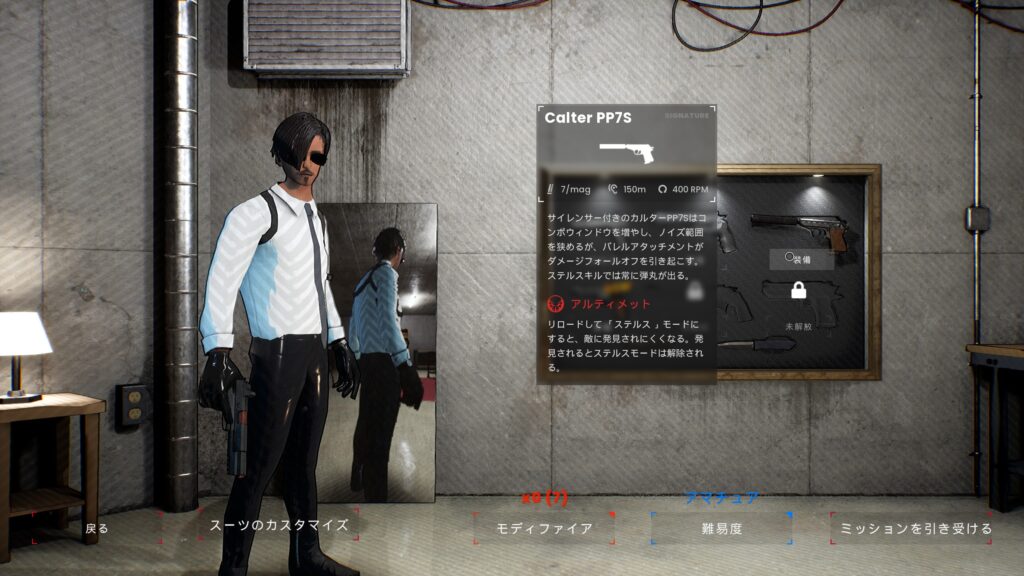Open スーツのカスタマイズ suit customization
1024x576 pixels.
pos(279,525)
